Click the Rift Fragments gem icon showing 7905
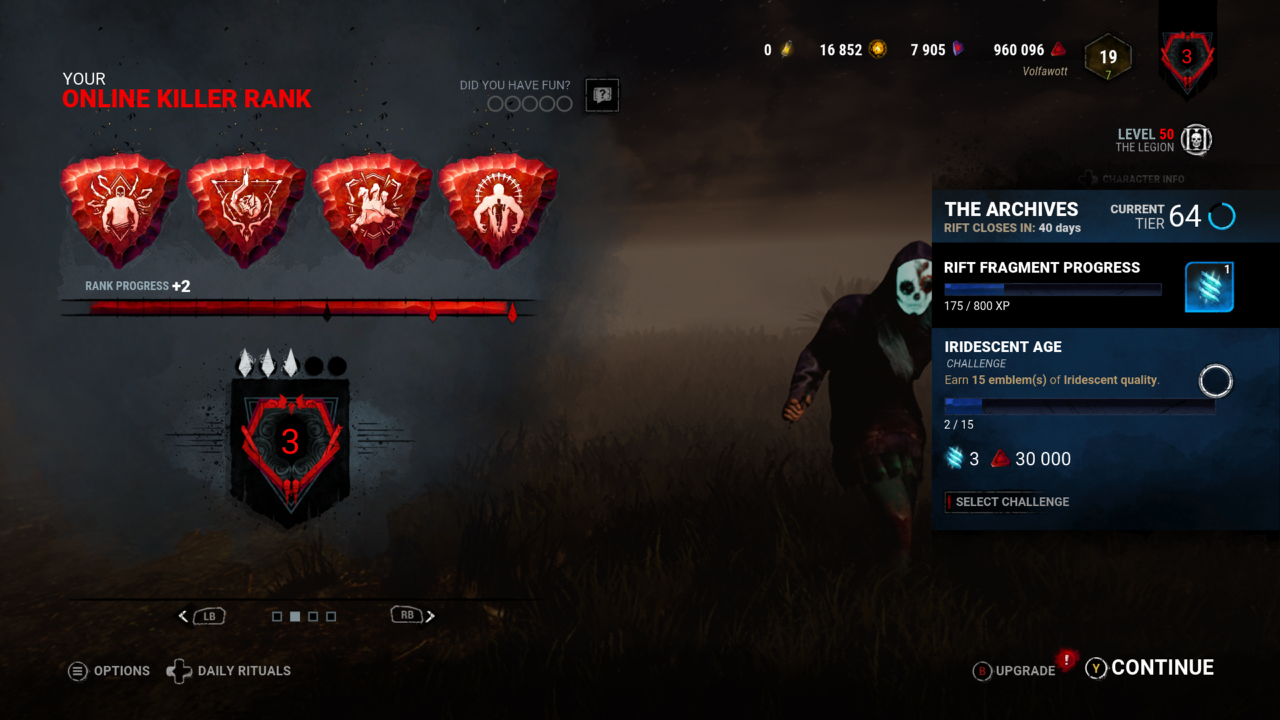Image resolution: width=1280 pixels, height=720 pixels. tap(957, 49)
